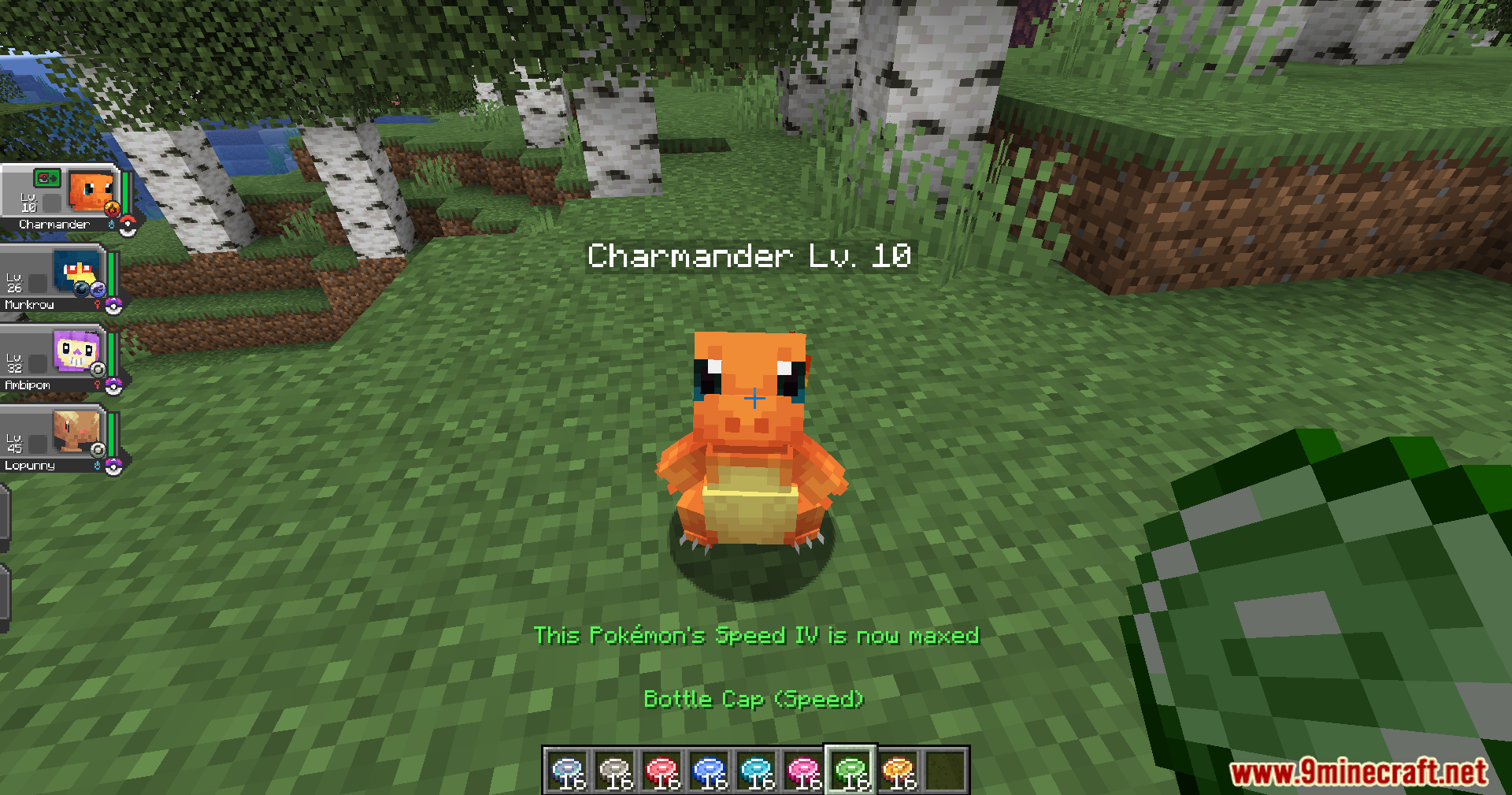Viewport: 1512px width, 795px height.
Task: Switch to the dark blue bottle cap slot
Action: pyautogui.click(x=710, y=771)
